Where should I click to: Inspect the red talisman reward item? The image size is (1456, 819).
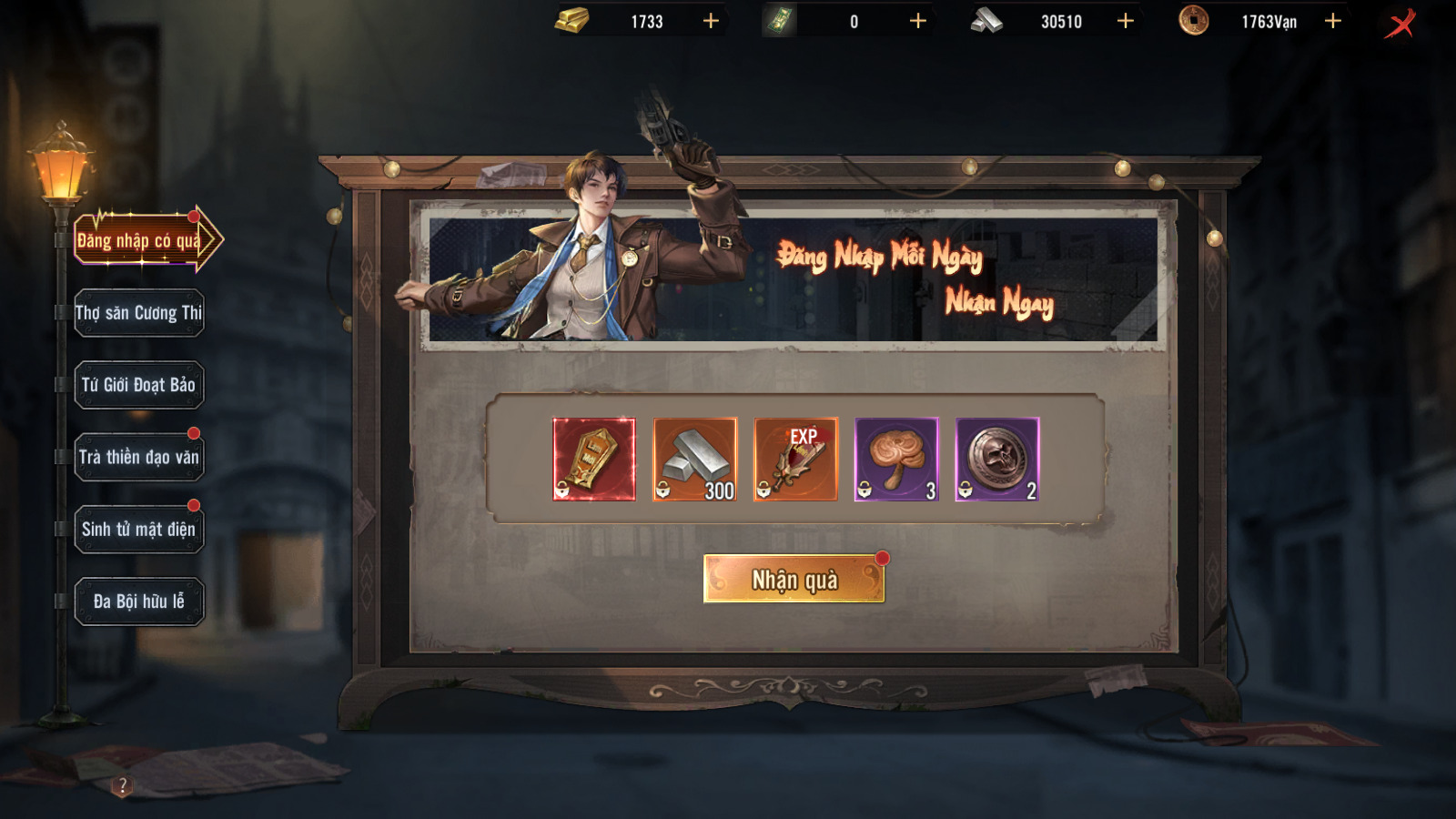point(594,460)
